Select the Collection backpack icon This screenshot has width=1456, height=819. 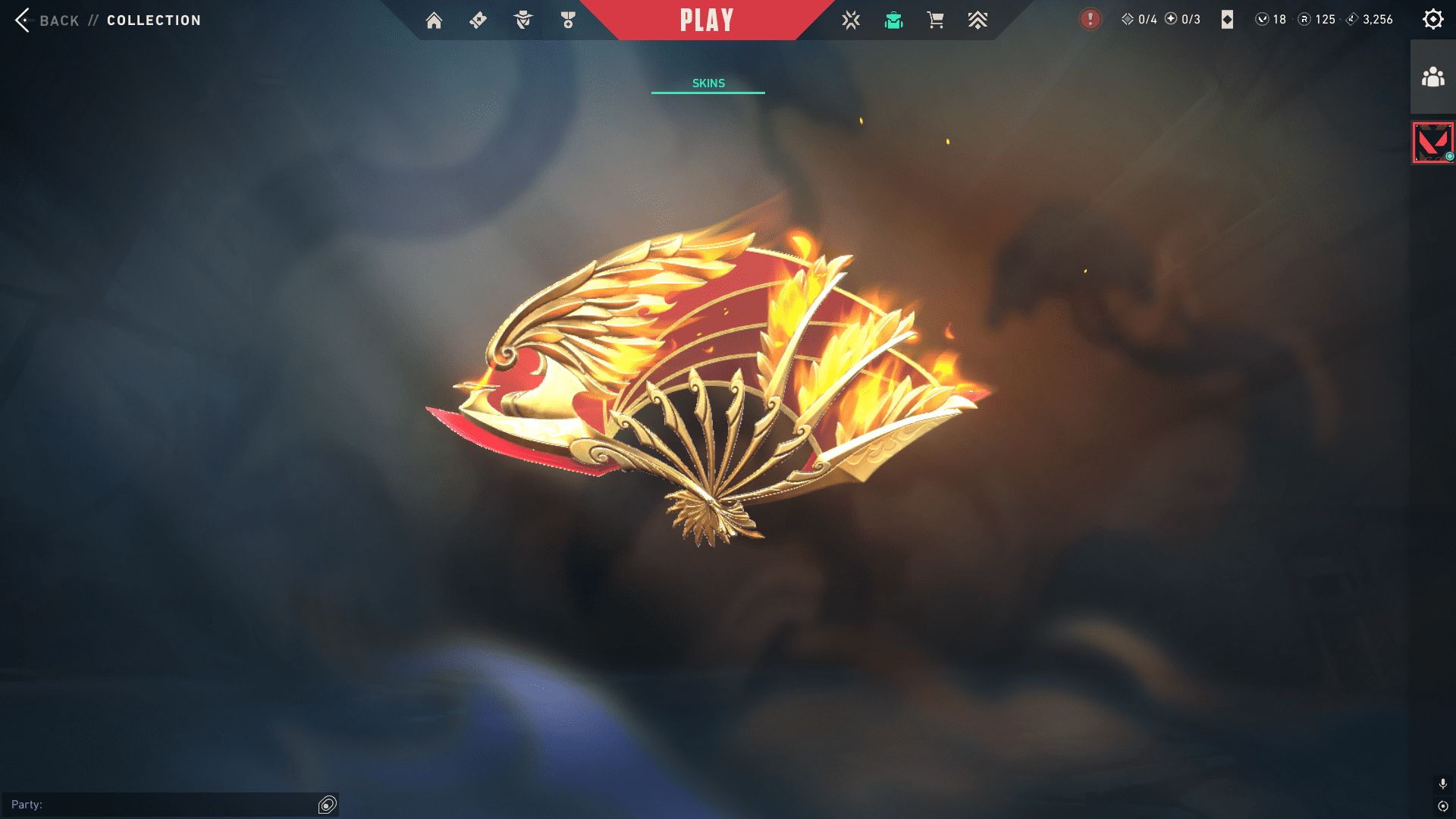click(893, 20)
